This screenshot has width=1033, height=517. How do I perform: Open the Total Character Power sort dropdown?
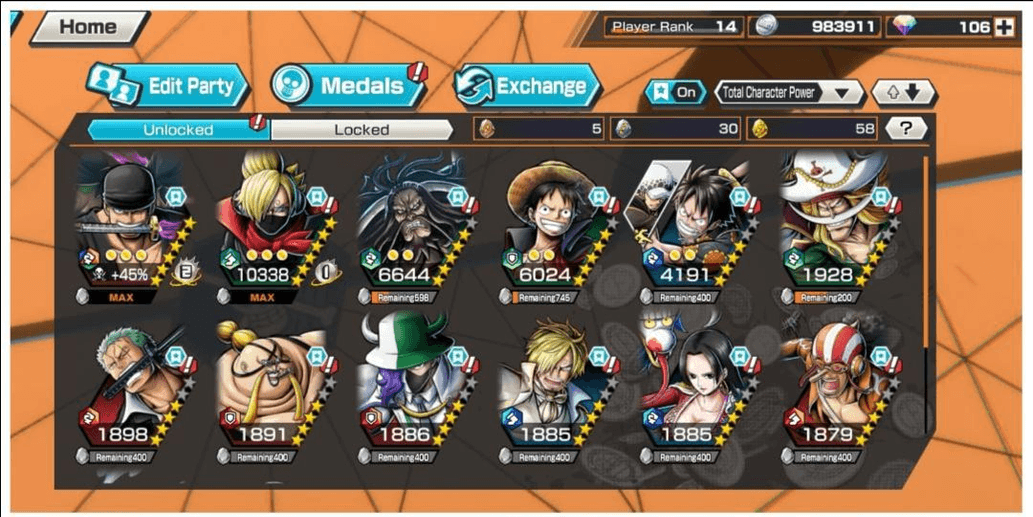pos(790,93)
